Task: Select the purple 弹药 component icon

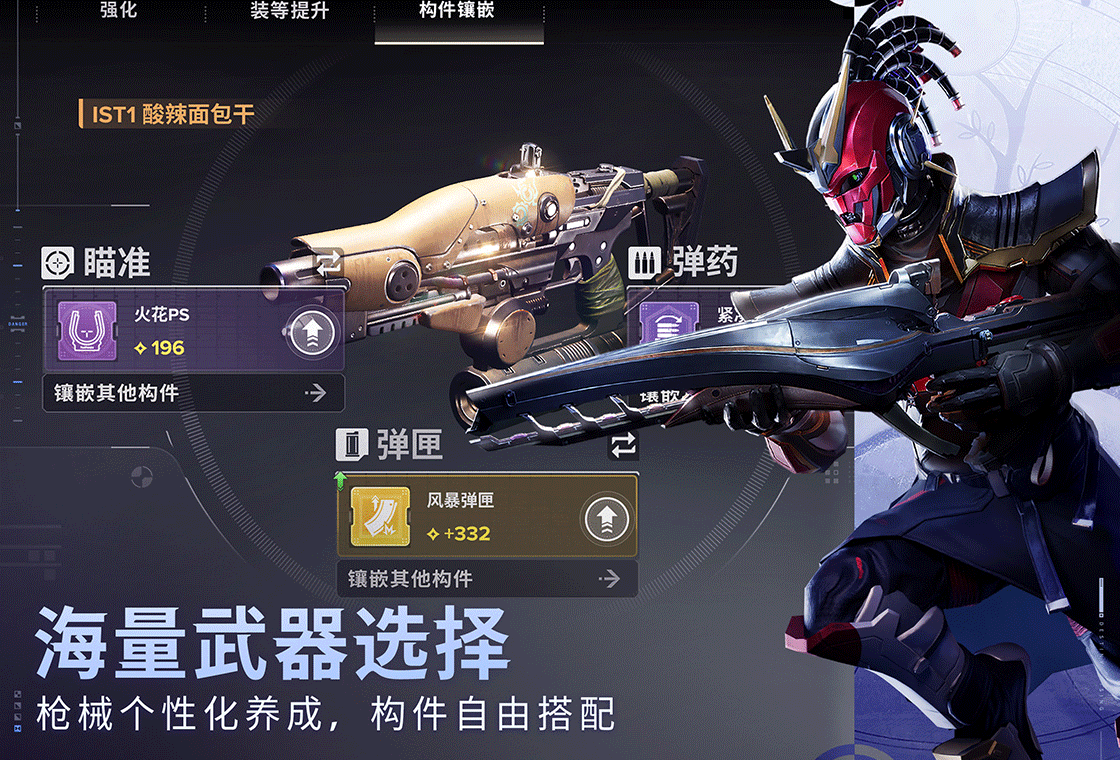Action: pyautogui.click(x=668, y=327)
